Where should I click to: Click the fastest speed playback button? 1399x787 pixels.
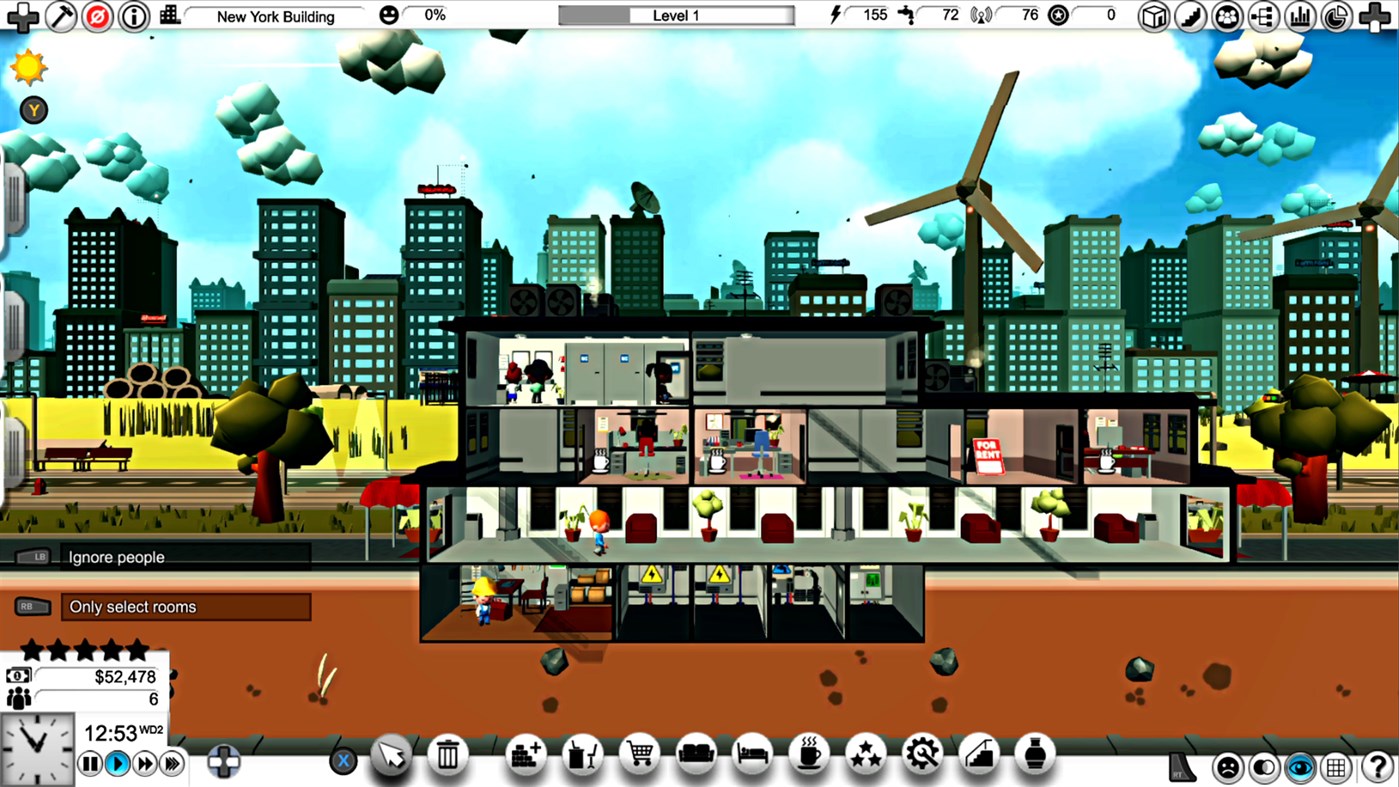pyautogui.click(x=171, y=763)
